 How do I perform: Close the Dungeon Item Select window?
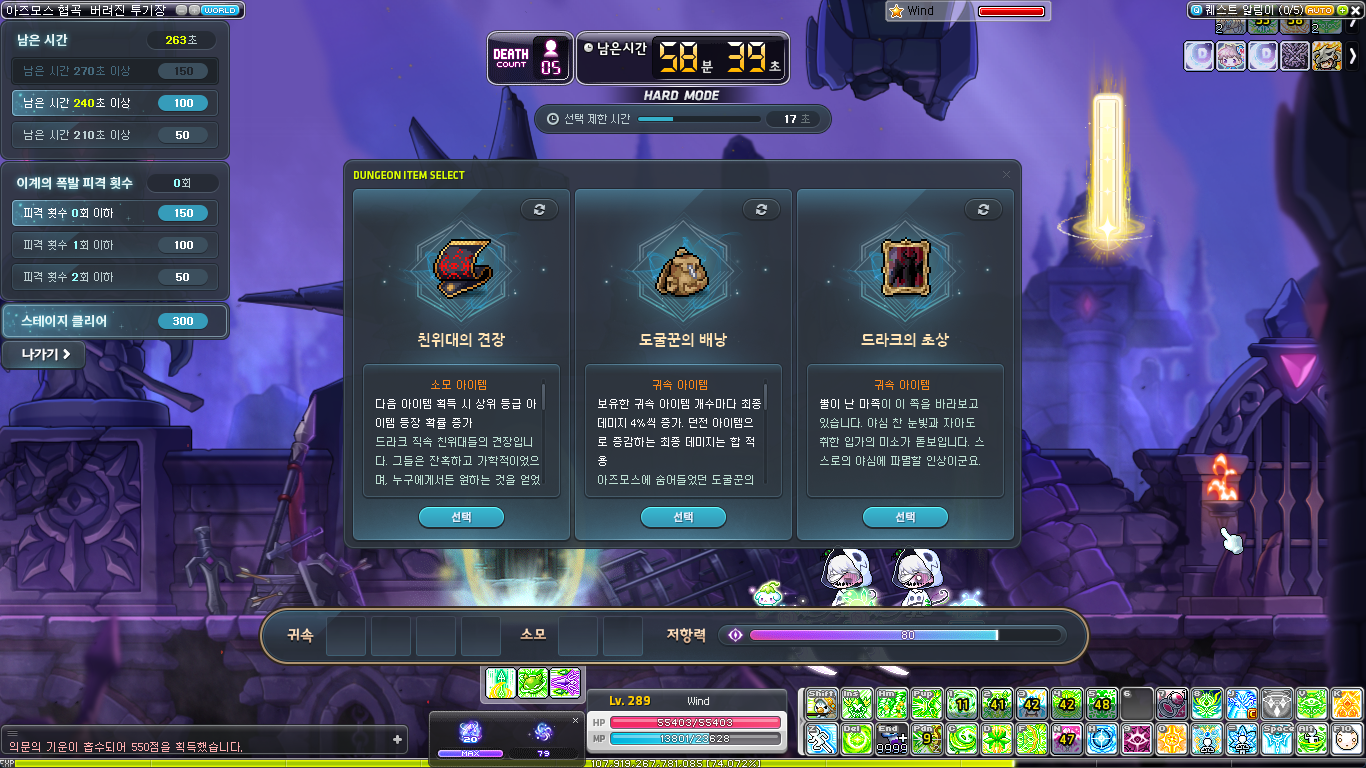[1006, 175]
